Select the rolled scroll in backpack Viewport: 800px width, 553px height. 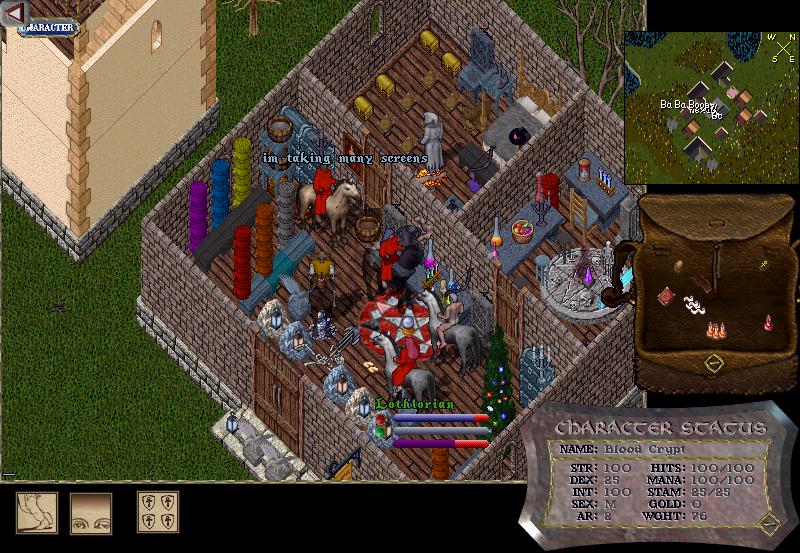coord(678,267)
